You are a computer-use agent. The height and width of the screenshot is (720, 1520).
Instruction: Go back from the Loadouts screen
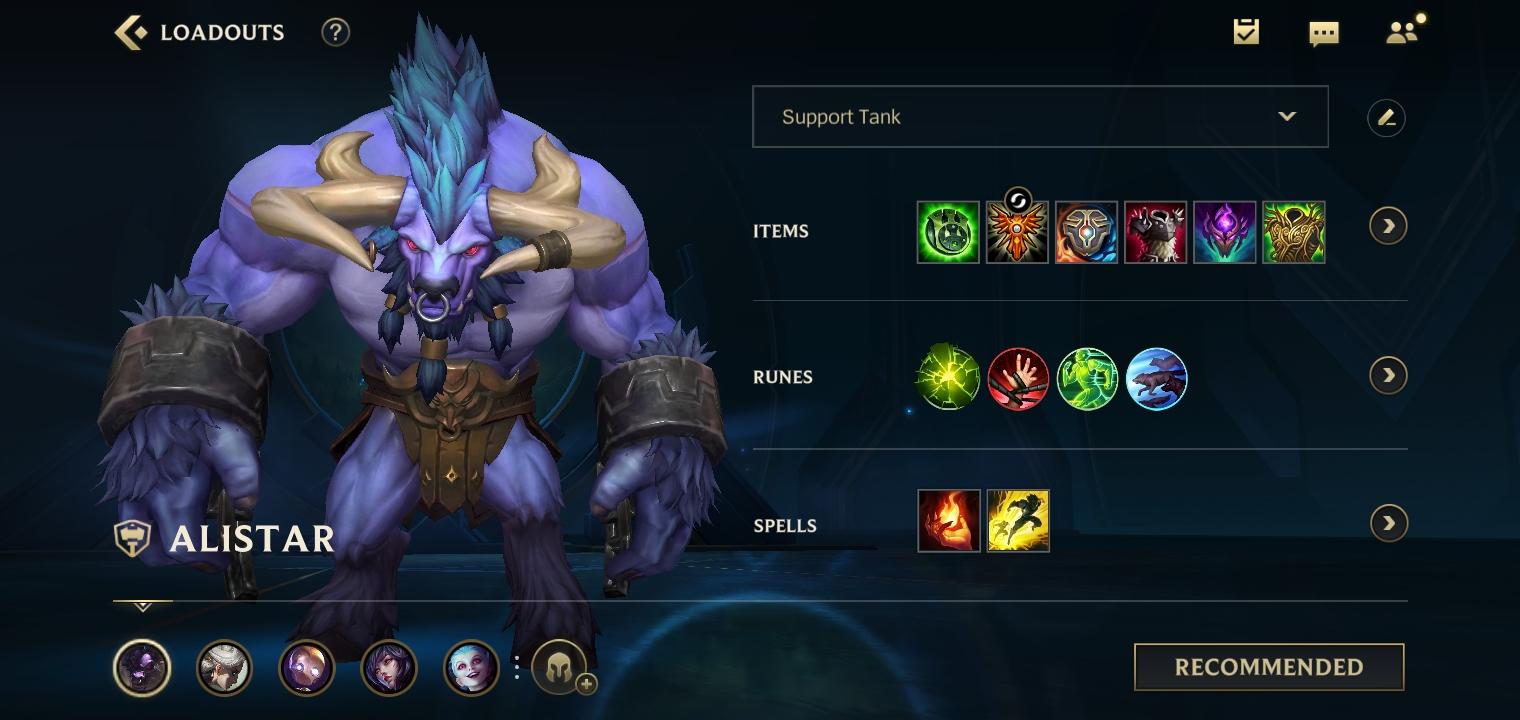point(131,33)
